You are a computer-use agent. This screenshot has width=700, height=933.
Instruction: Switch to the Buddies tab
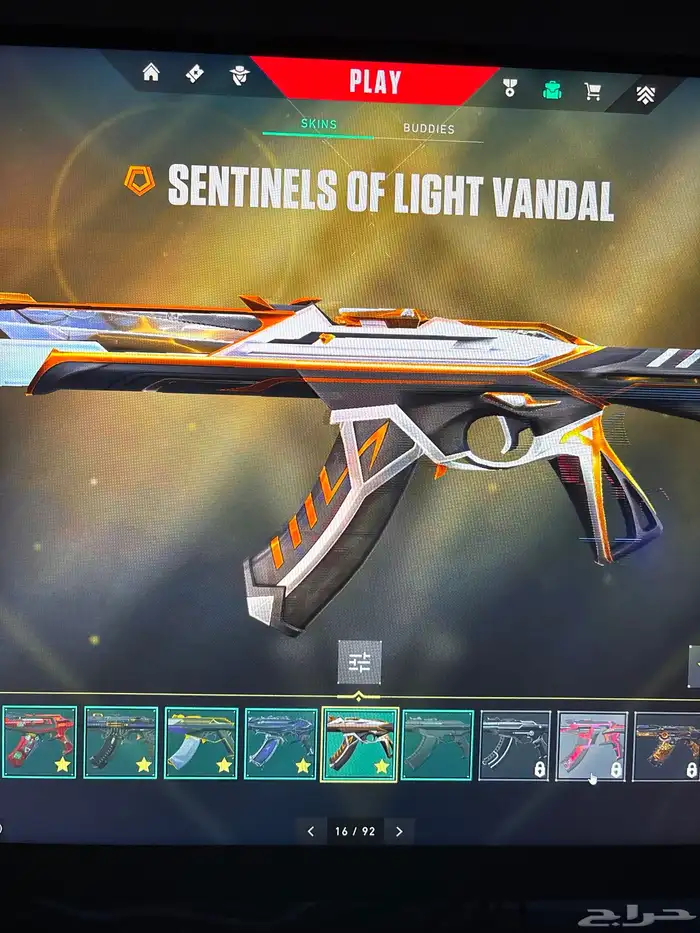[428, 128]
